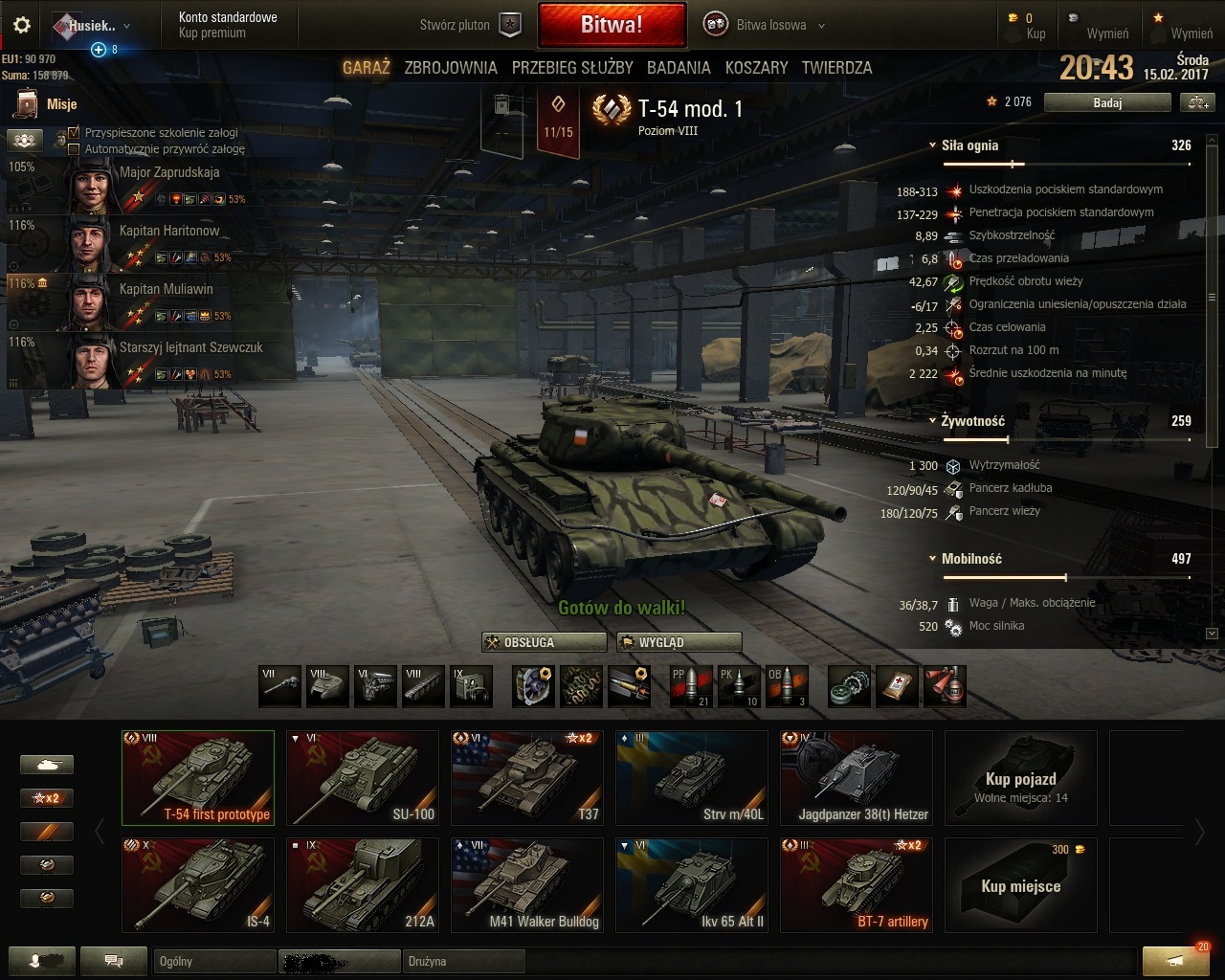
Task: Open the PRZEBIEG SŁUŻBY tab
Action: tap(572, 68)
